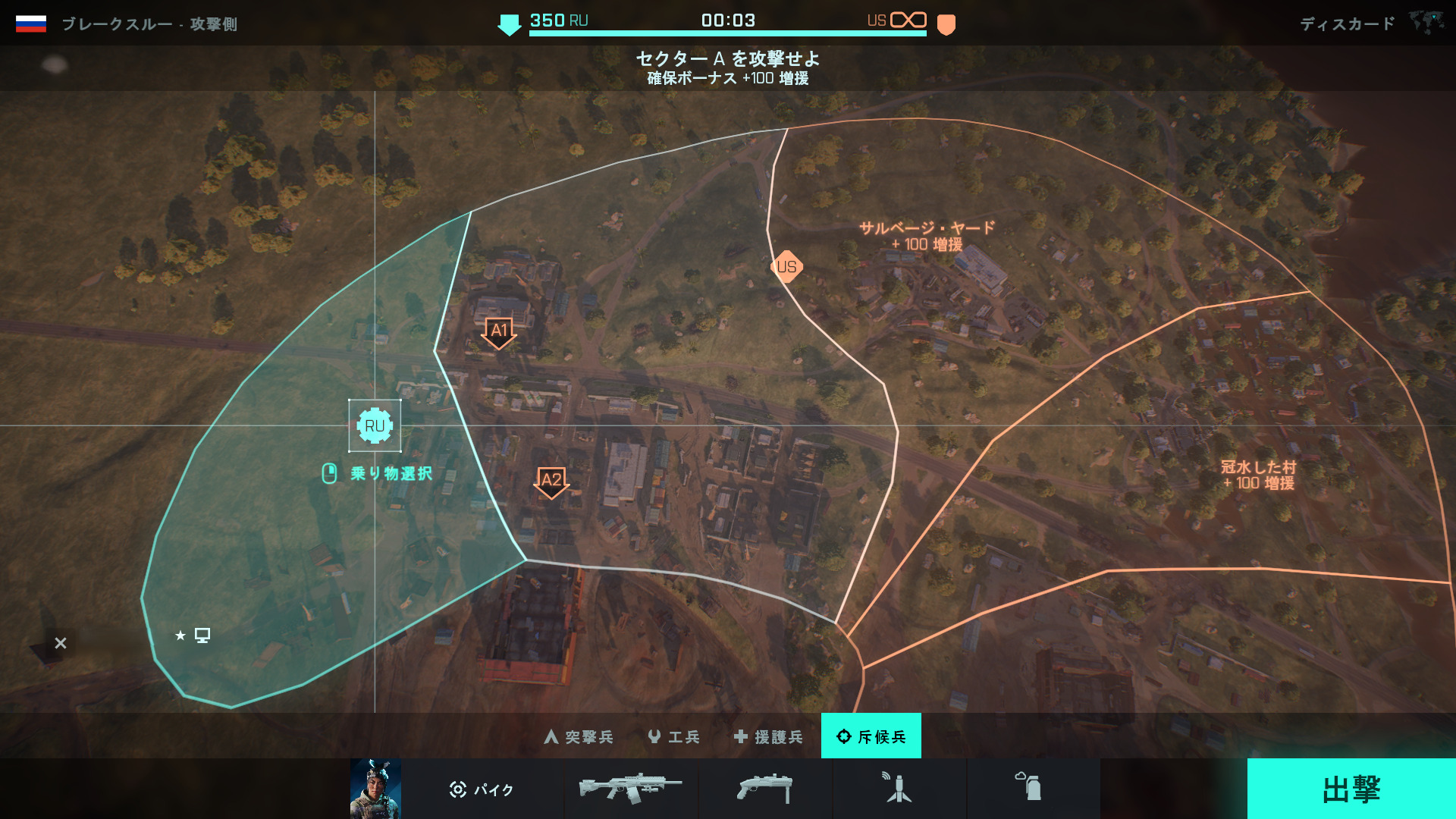
Task: Select the secondary sidearm weapon slot
Action: pyautogui.click(x=764, y=789)
